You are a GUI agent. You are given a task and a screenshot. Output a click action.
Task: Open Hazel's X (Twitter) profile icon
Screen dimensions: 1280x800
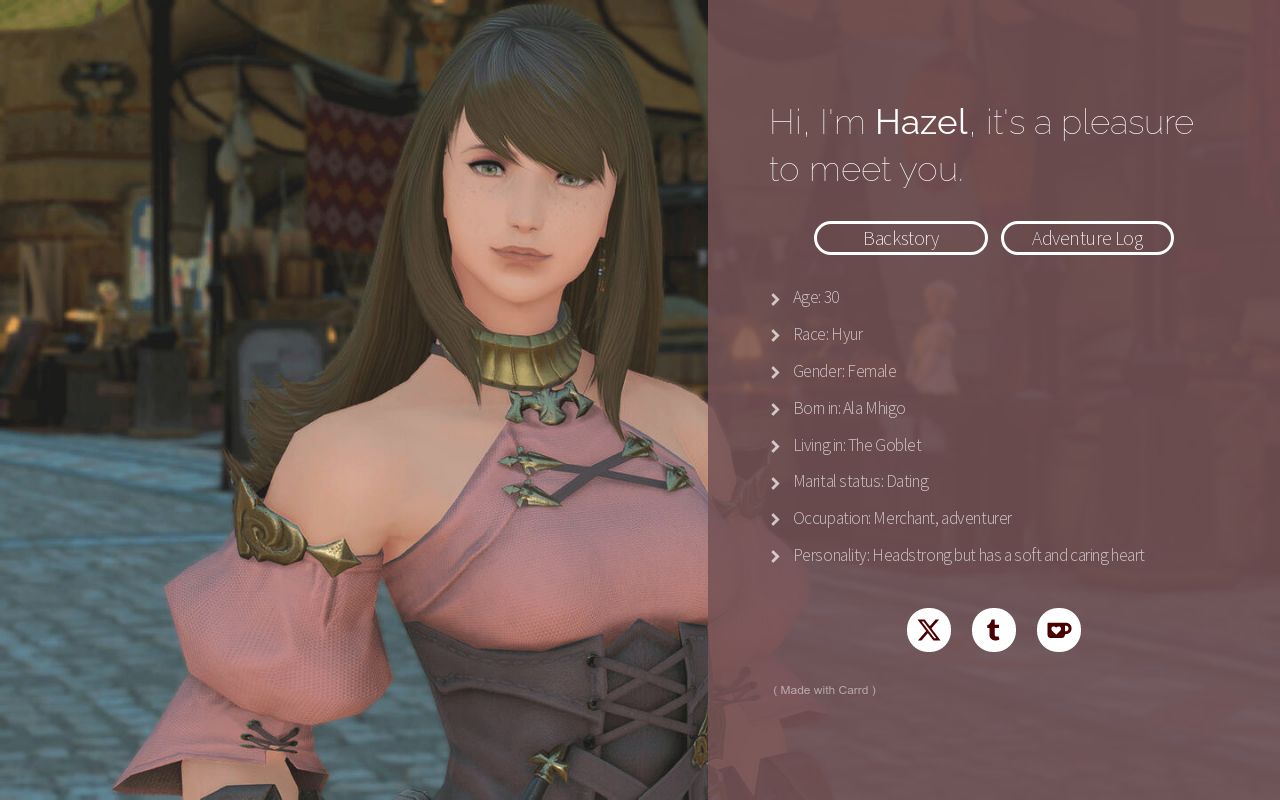[928, 630]
